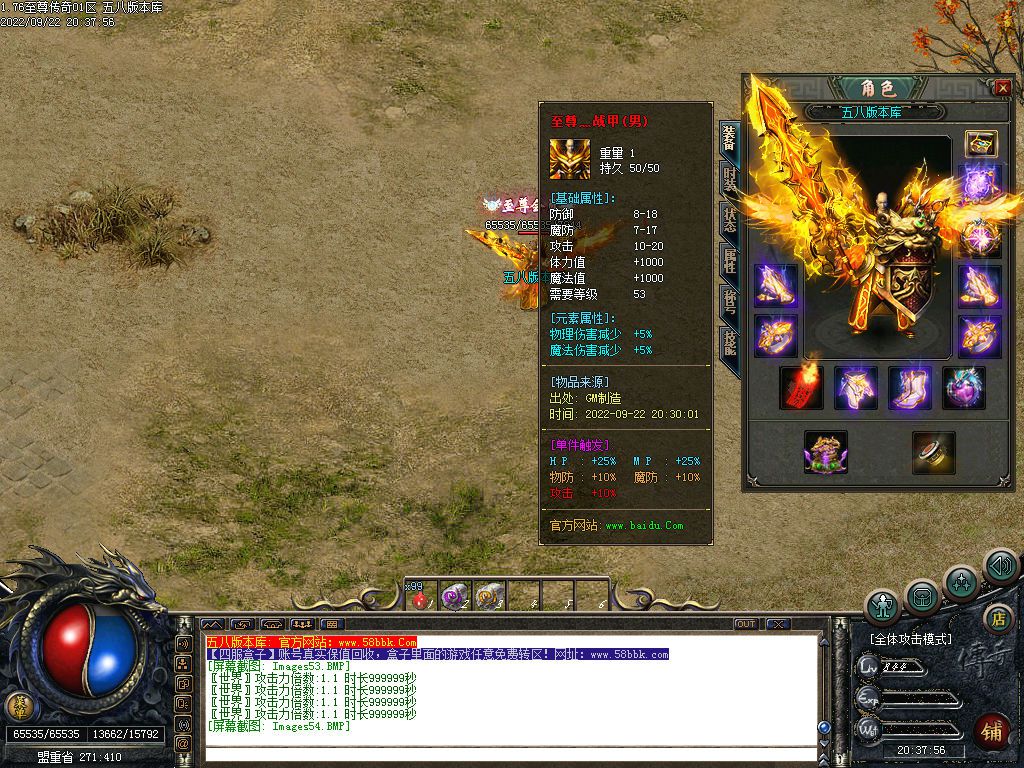Open the red 铺 stall button

click(x=992, y=732)
